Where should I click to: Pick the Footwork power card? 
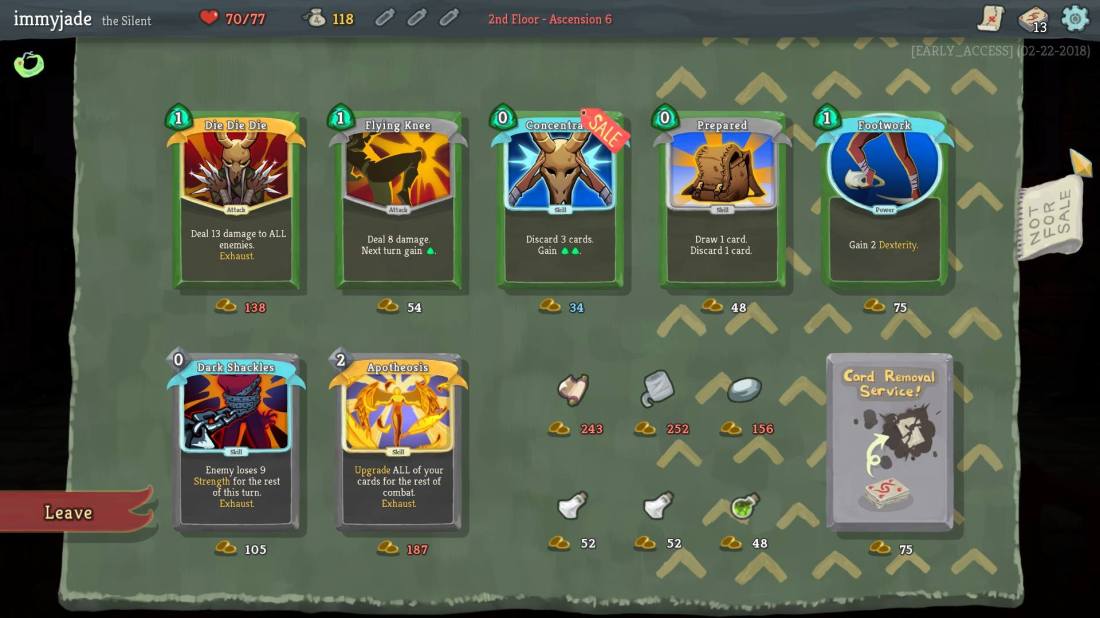884,200
